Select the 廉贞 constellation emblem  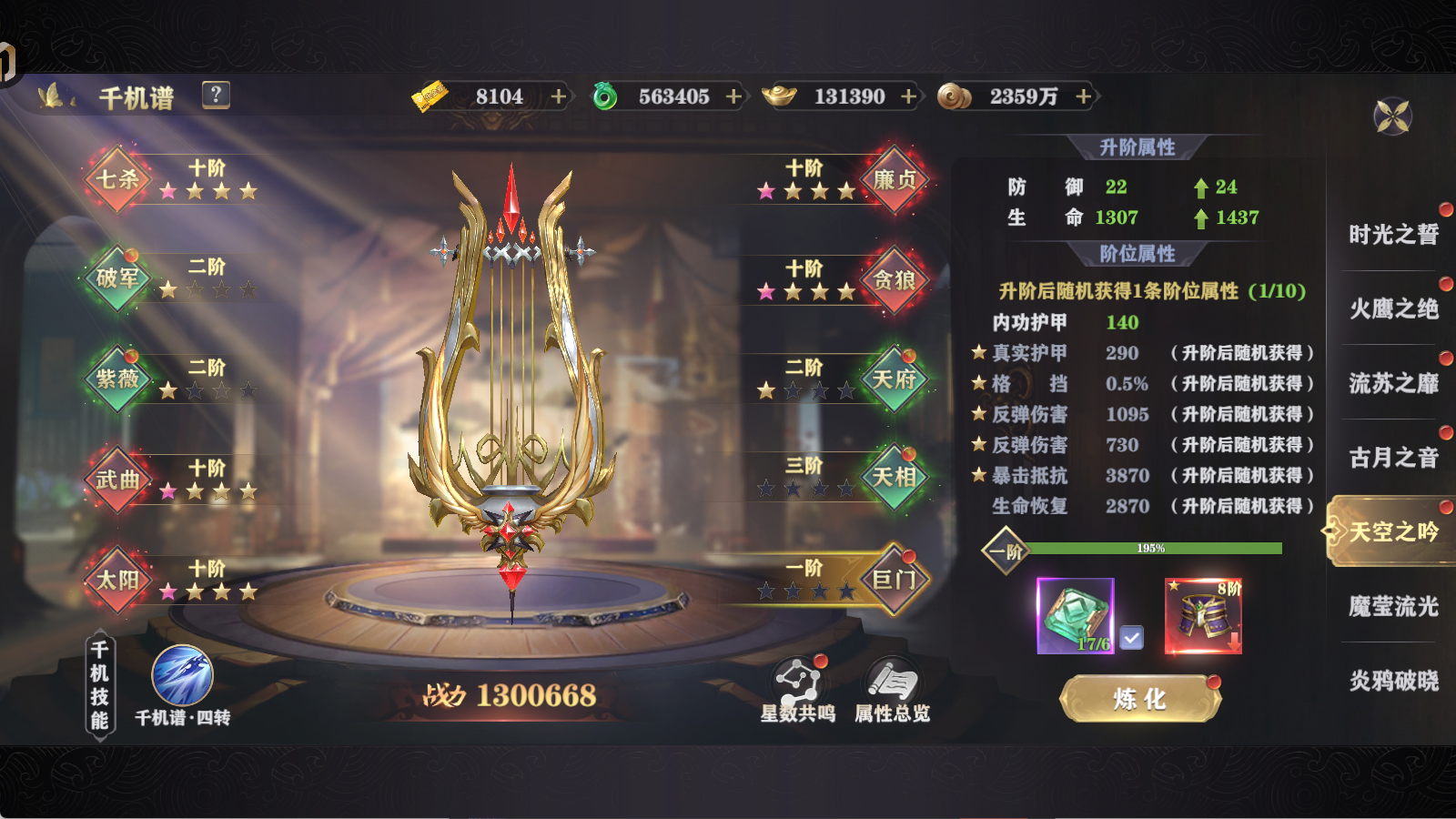893,181
